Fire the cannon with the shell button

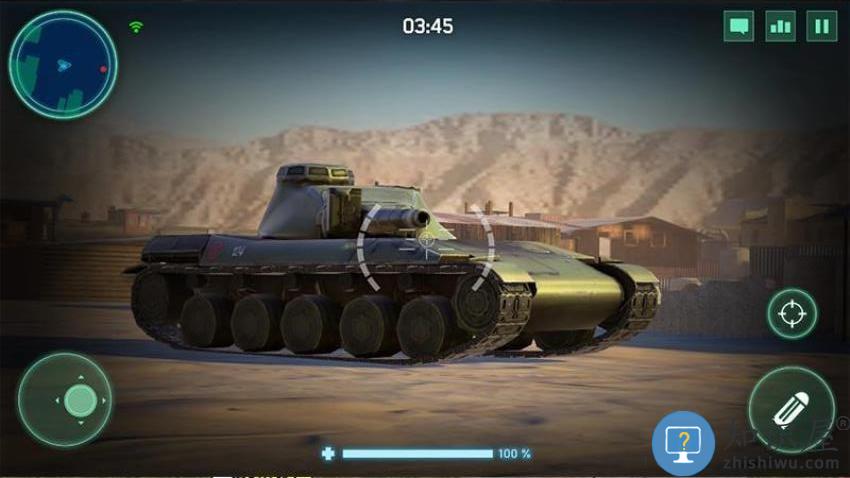(791, 410)
